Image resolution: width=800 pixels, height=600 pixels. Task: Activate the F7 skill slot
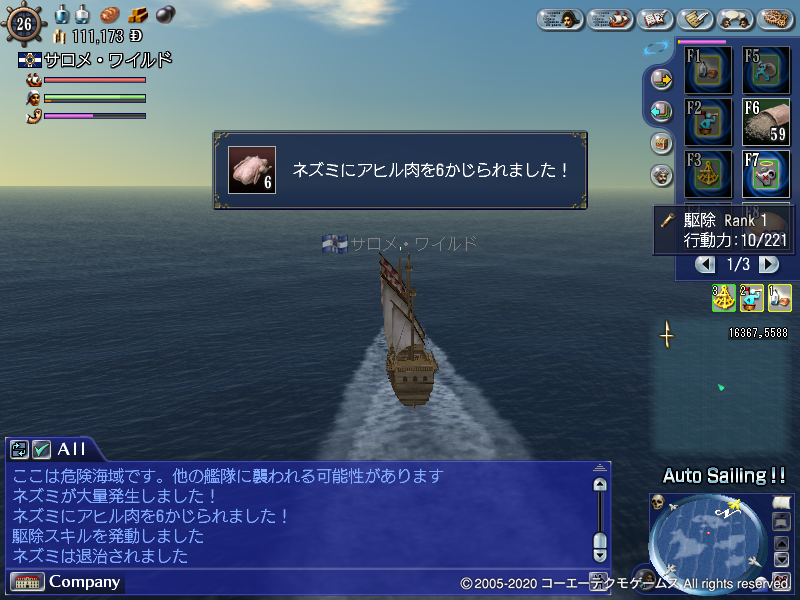click(x=766, y=173)
